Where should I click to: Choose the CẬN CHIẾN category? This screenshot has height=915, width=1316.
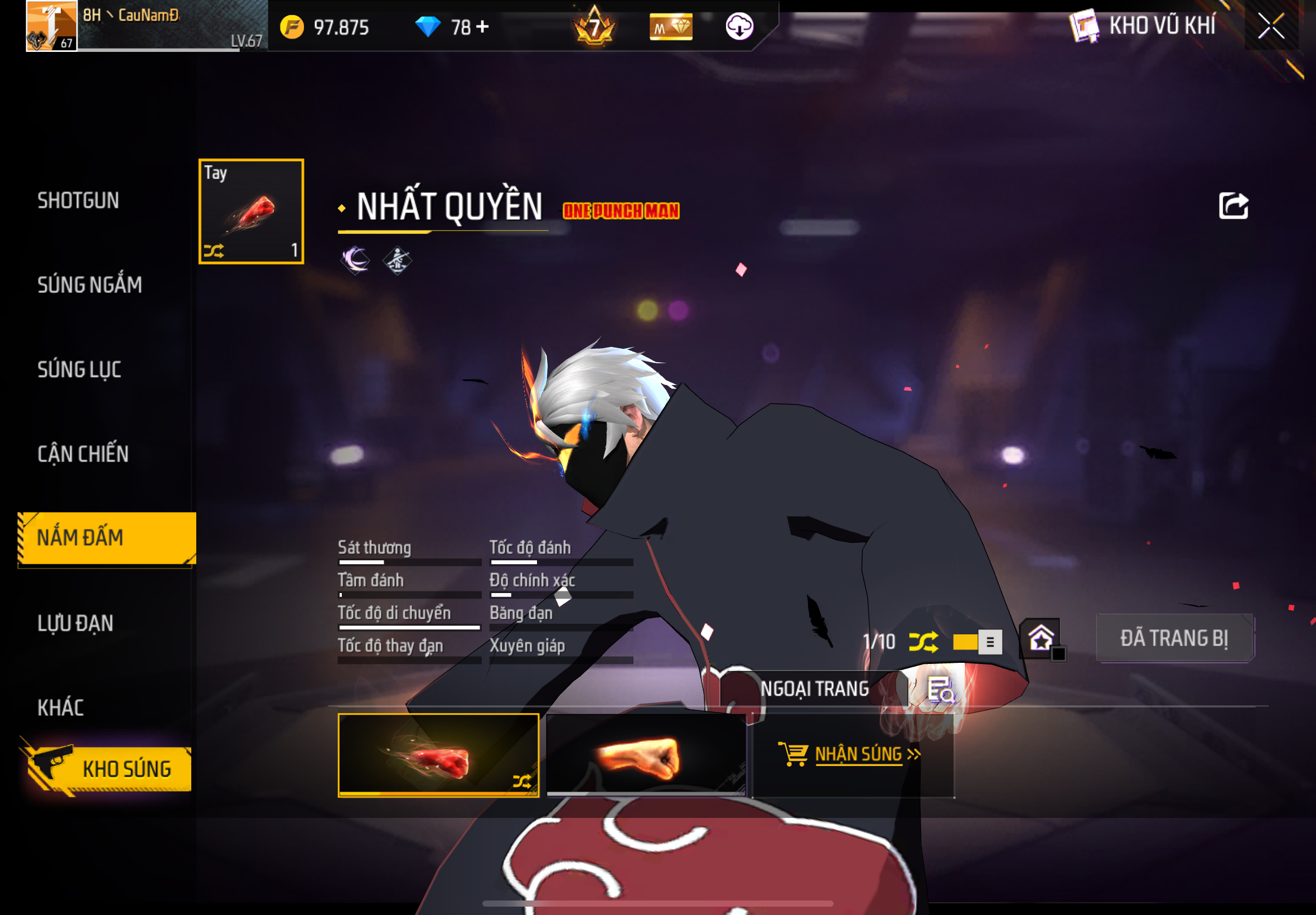(x=83, y=454)
